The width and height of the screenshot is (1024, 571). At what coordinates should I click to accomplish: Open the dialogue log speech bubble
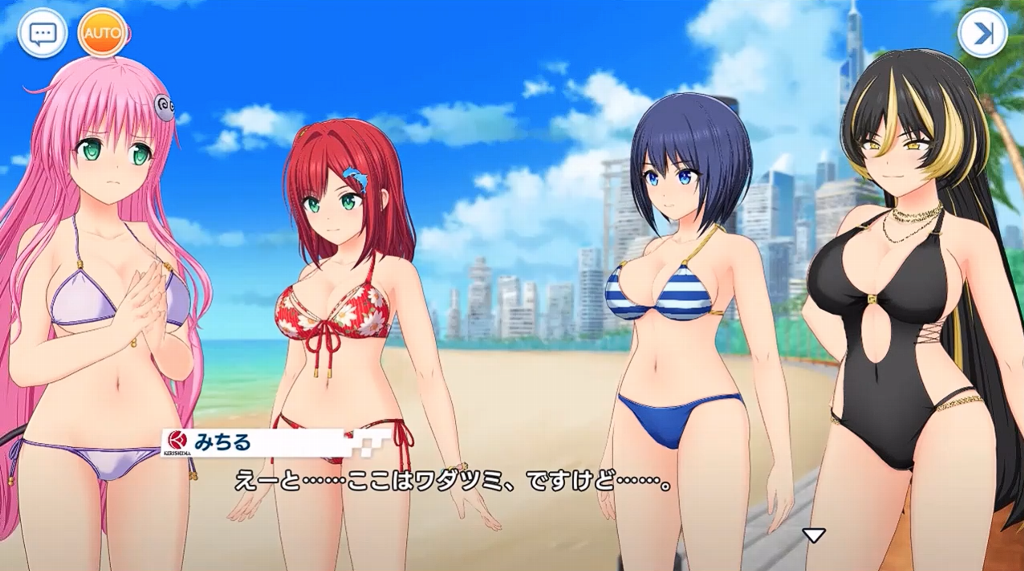click(42, 34)
